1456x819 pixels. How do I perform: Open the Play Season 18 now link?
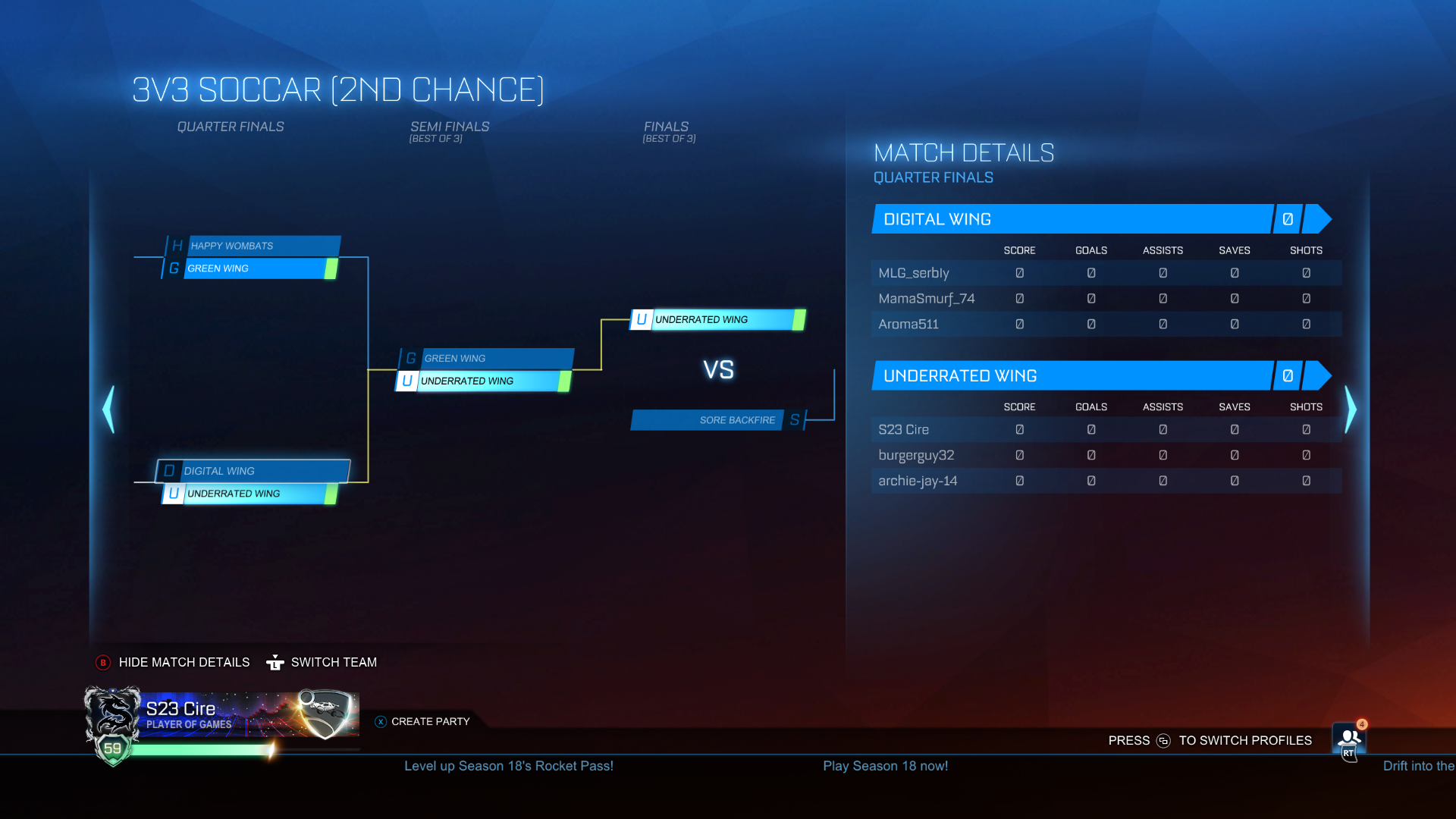coord(885,766)
